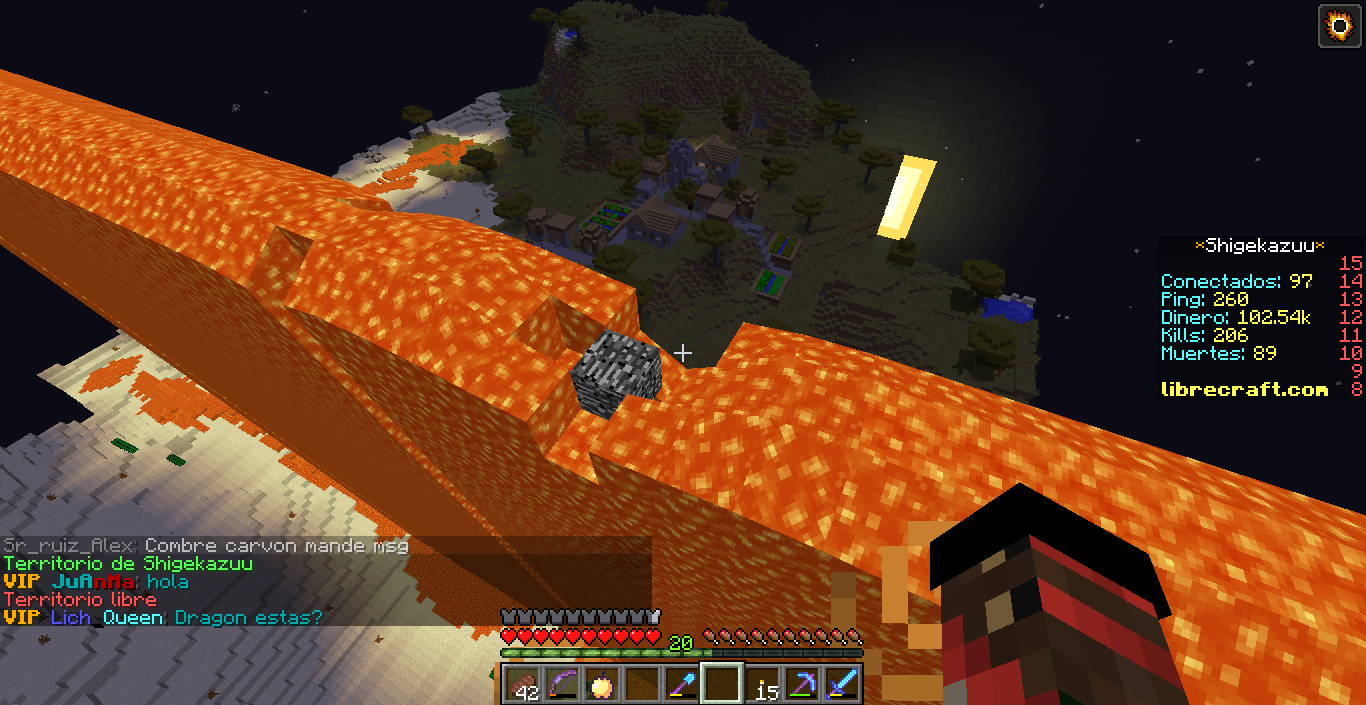Select the stack of 42 food items

521,685
